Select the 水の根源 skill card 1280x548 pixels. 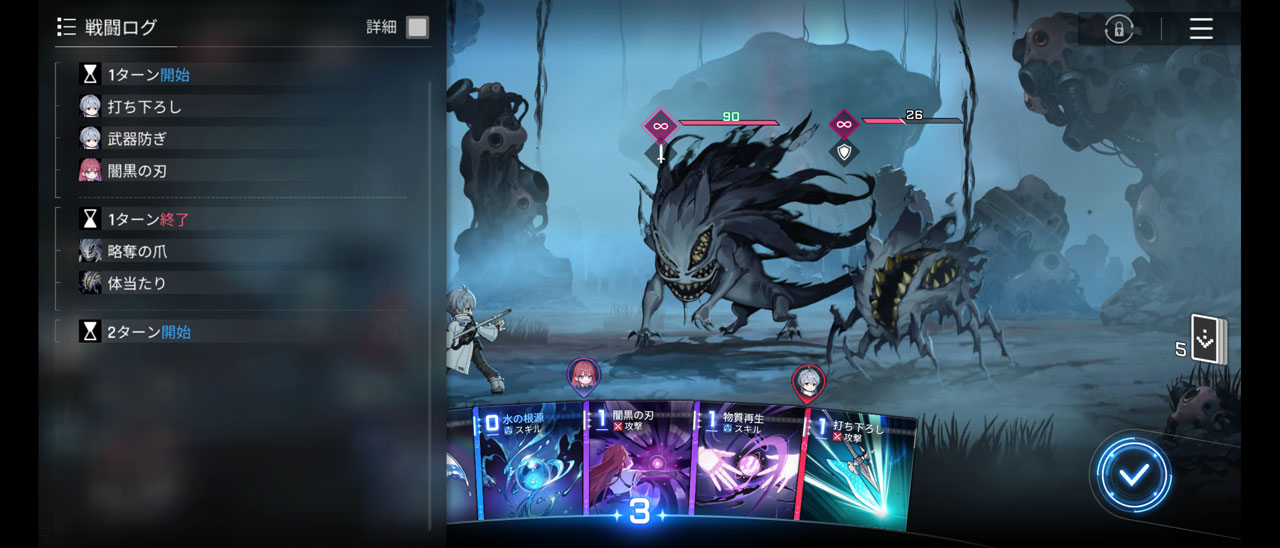click(x=530, y=465)
